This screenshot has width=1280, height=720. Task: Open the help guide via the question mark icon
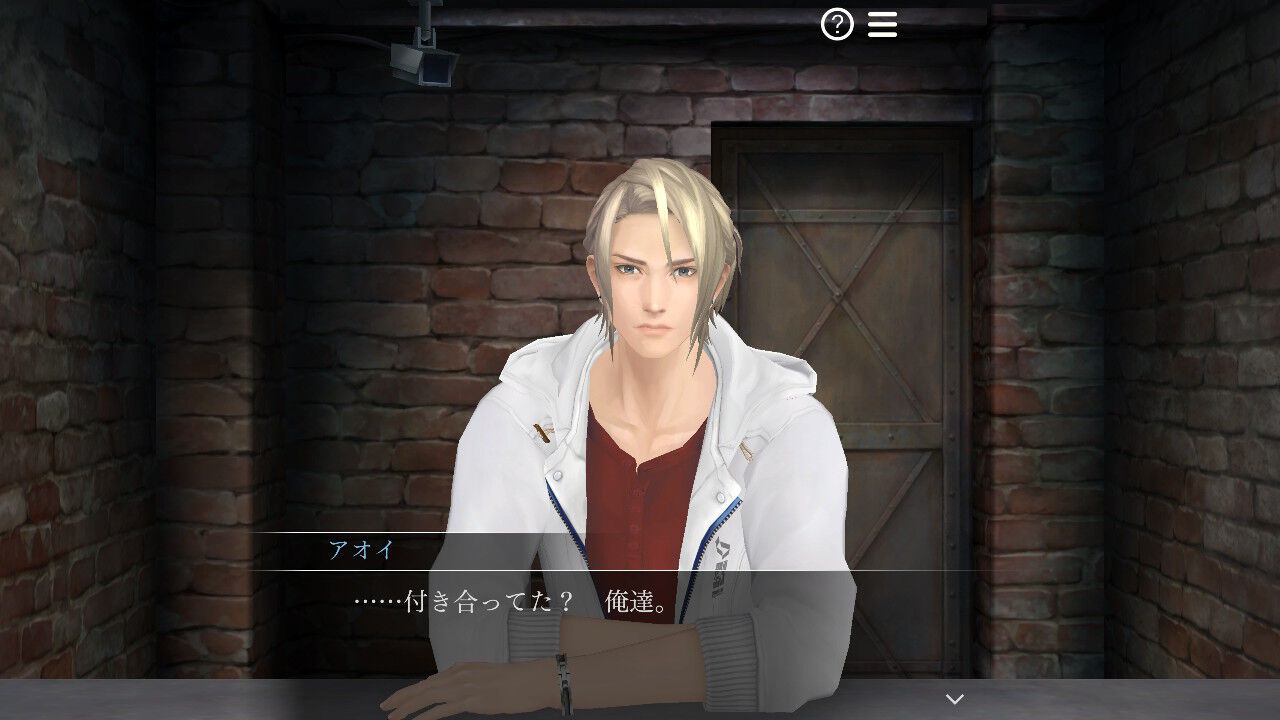click(x=837, y=23)
